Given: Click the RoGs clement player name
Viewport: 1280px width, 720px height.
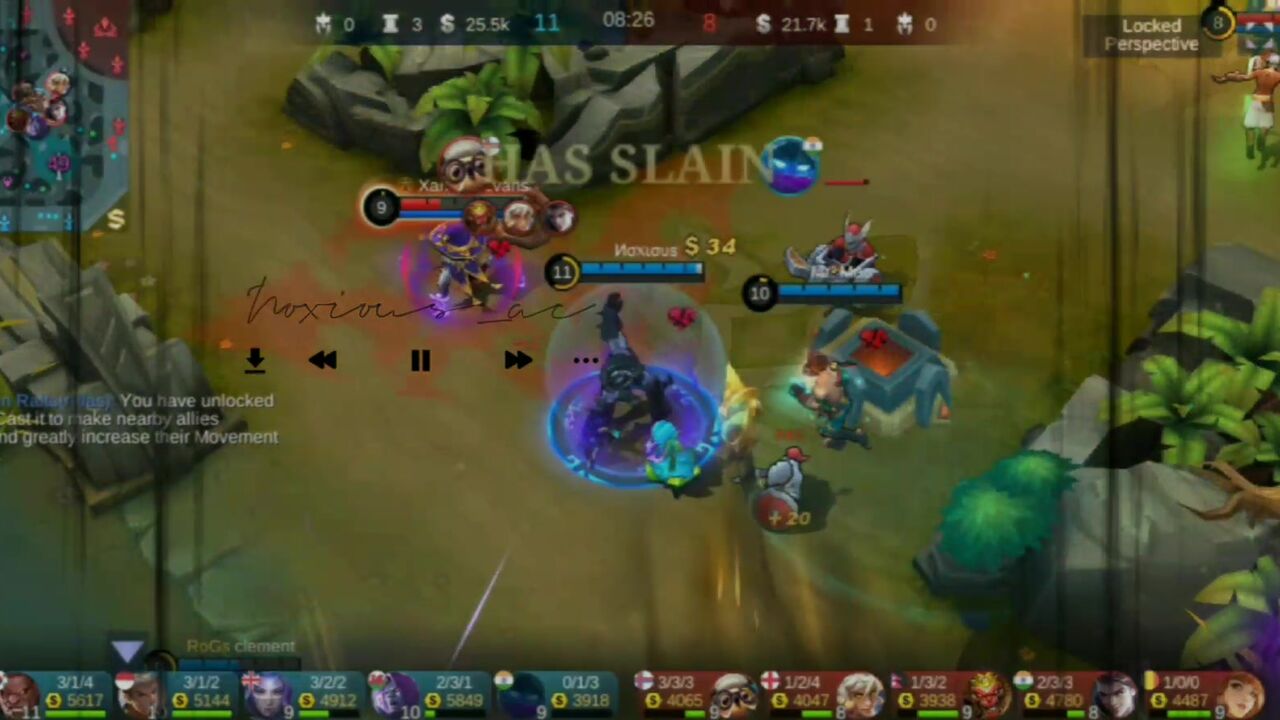Looking at the screenshot, I should pyautogui.click(x=240, y=646).
